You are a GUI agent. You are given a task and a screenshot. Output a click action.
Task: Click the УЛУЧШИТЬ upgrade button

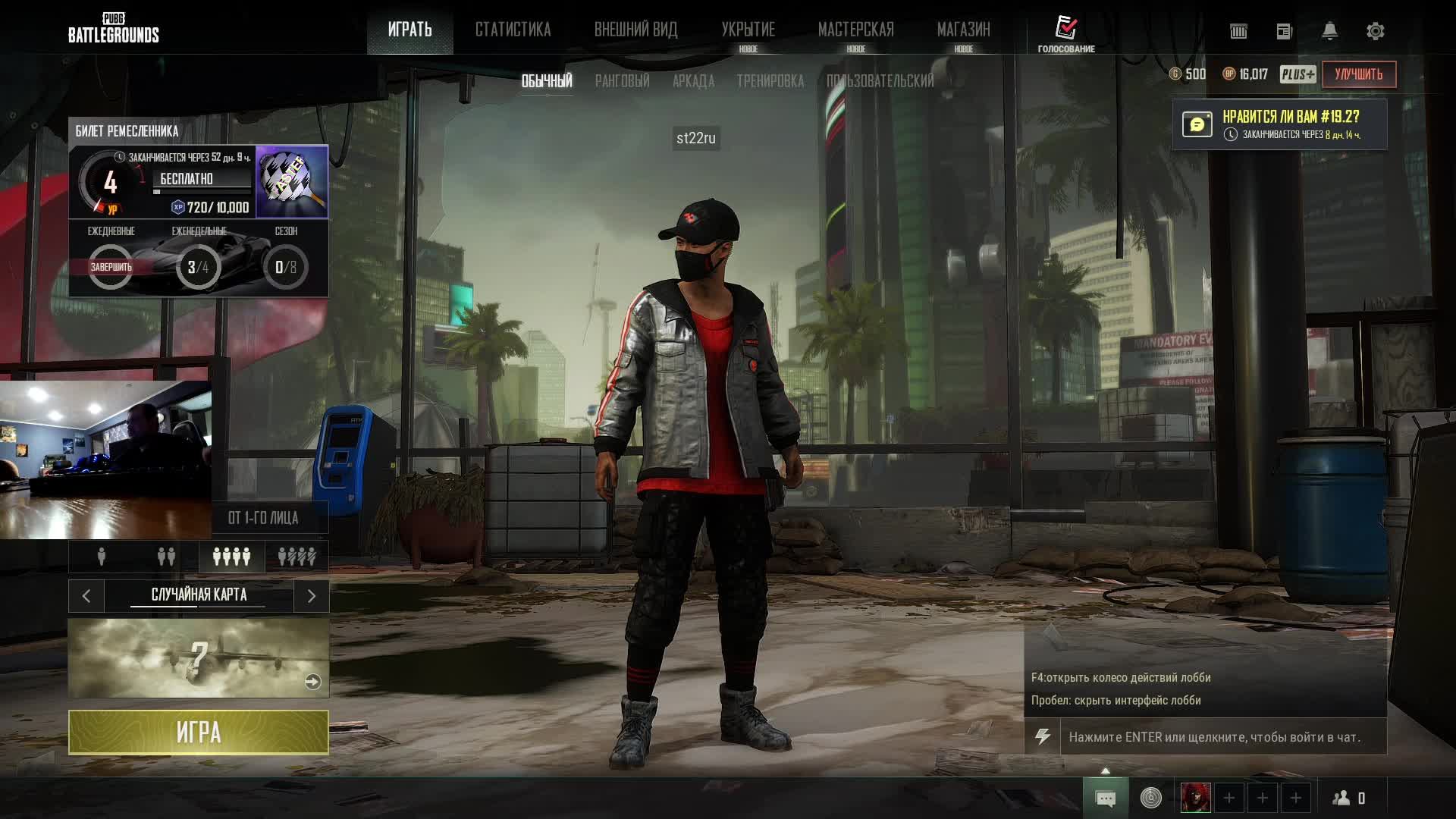1358,74
